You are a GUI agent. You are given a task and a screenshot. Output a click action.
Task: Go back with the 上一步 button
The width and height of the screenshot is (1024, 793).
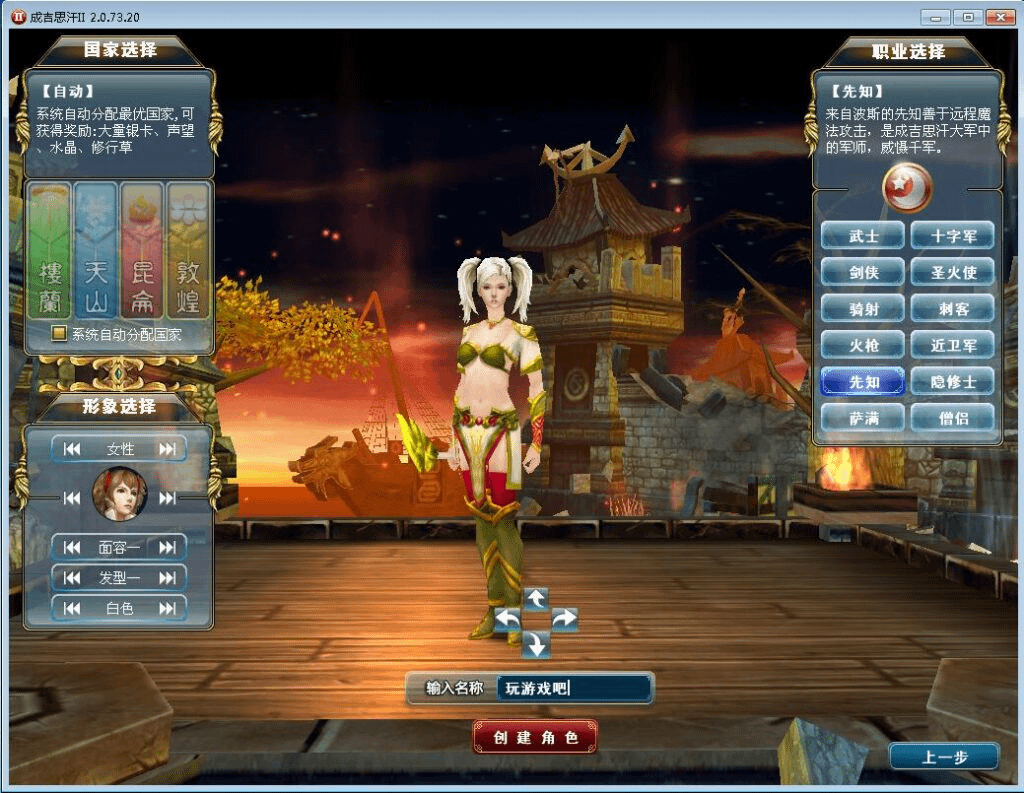(944, 757)
